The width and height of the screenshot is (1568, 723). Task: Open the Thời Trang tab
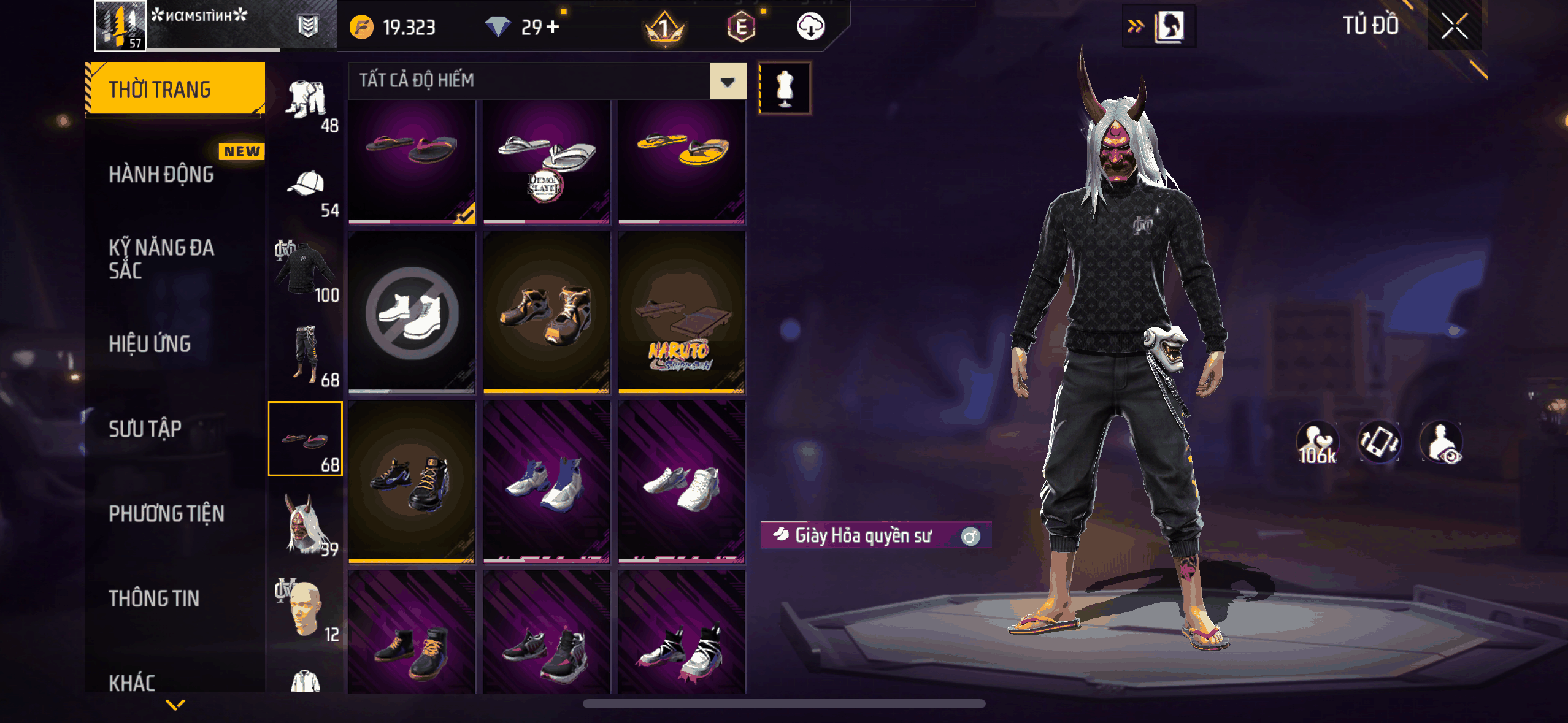pos(175,89)
